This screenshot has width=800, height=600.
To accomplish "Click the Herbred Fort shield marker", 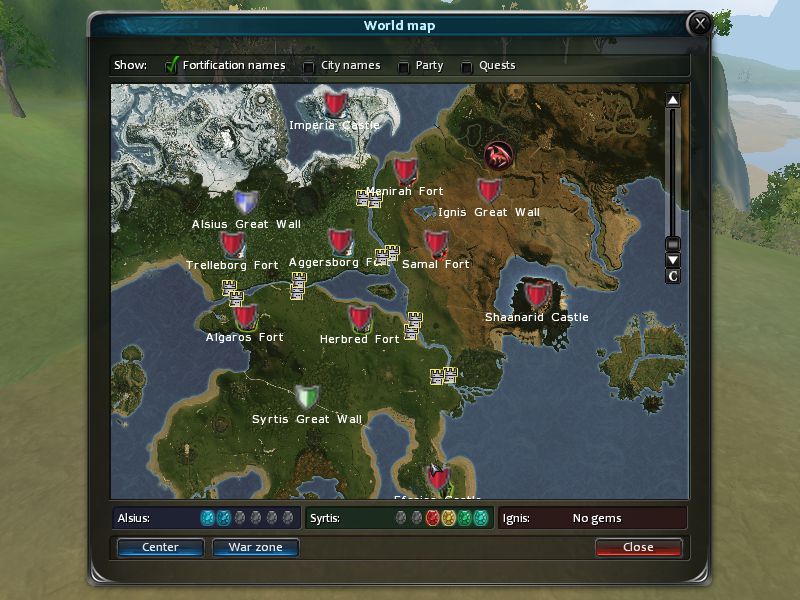I will pos(360,318).
